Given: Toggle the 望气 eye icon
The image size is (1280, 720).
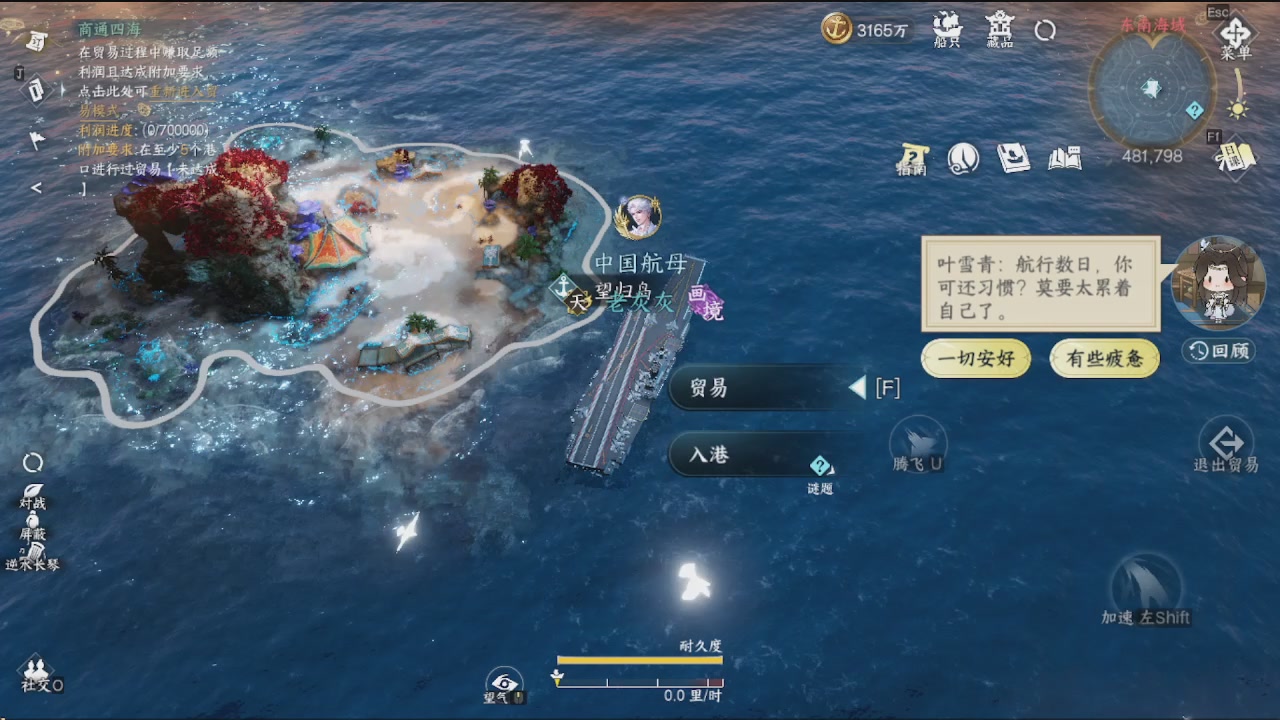Looking at the screenshot, I should pyautogui.click(x=504, y=683).
